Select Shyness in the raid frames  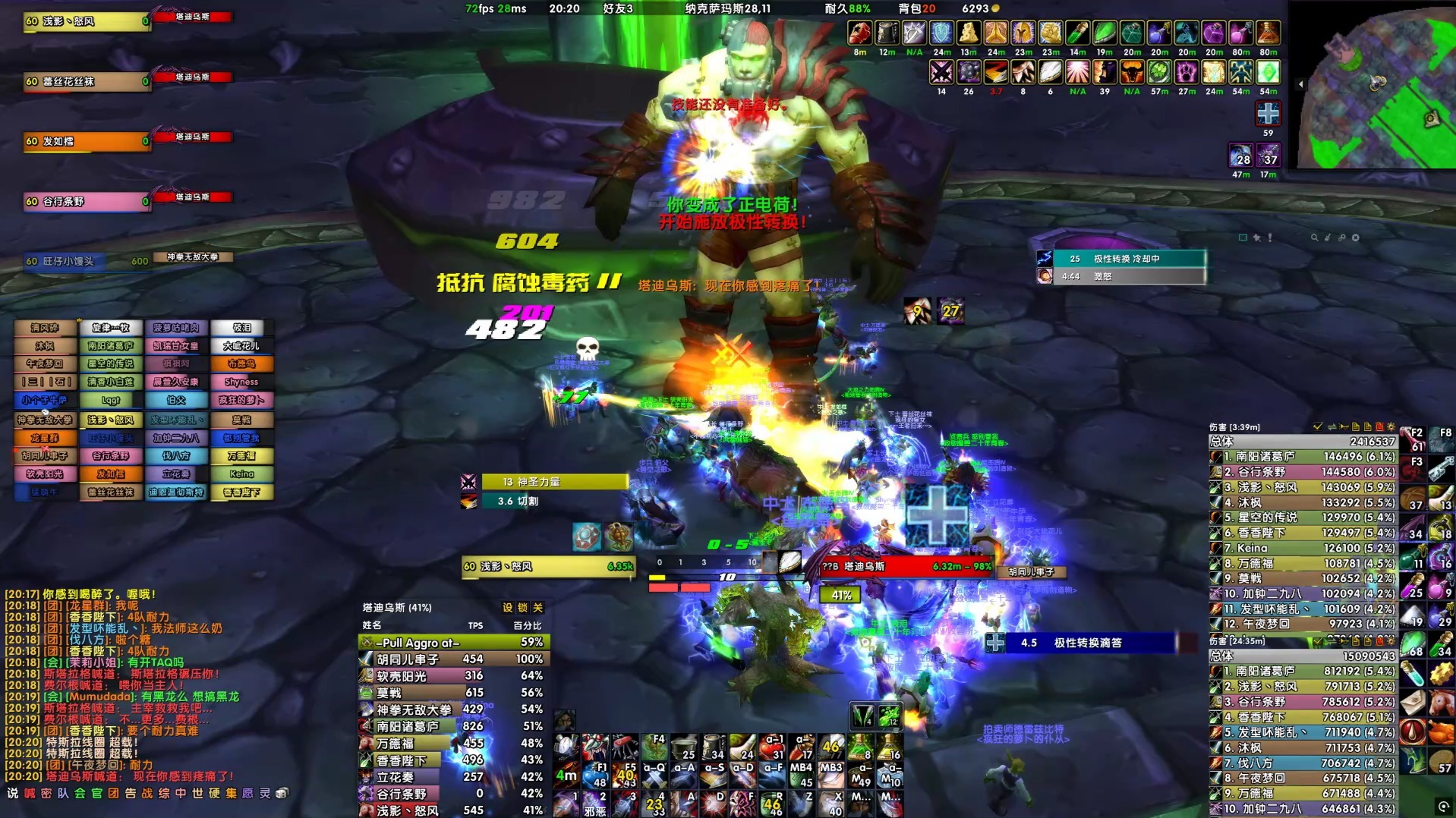[241, 382]
